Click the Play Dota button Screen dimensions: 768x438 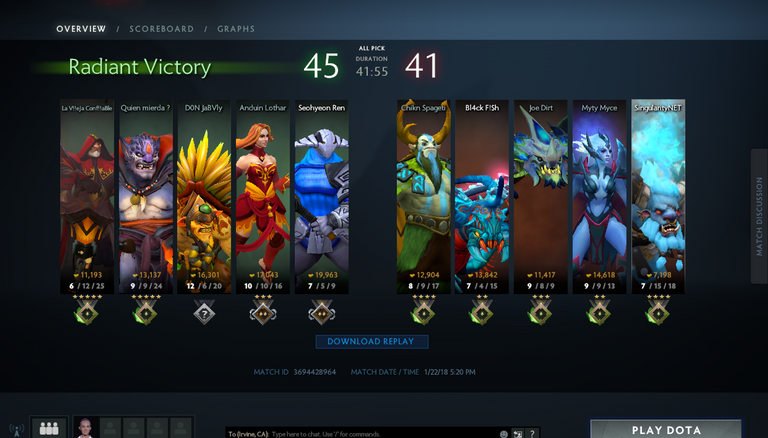click(665, 430)
